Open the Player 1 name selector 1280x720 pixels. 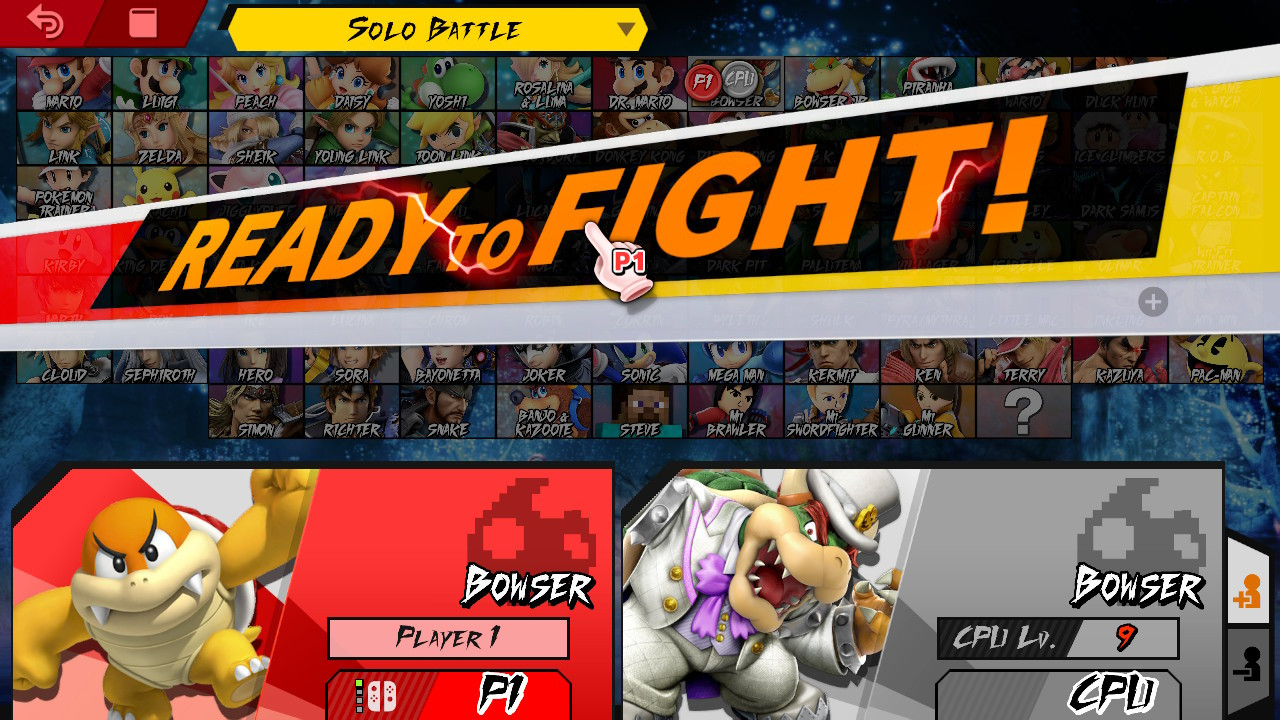pos(448,638)
